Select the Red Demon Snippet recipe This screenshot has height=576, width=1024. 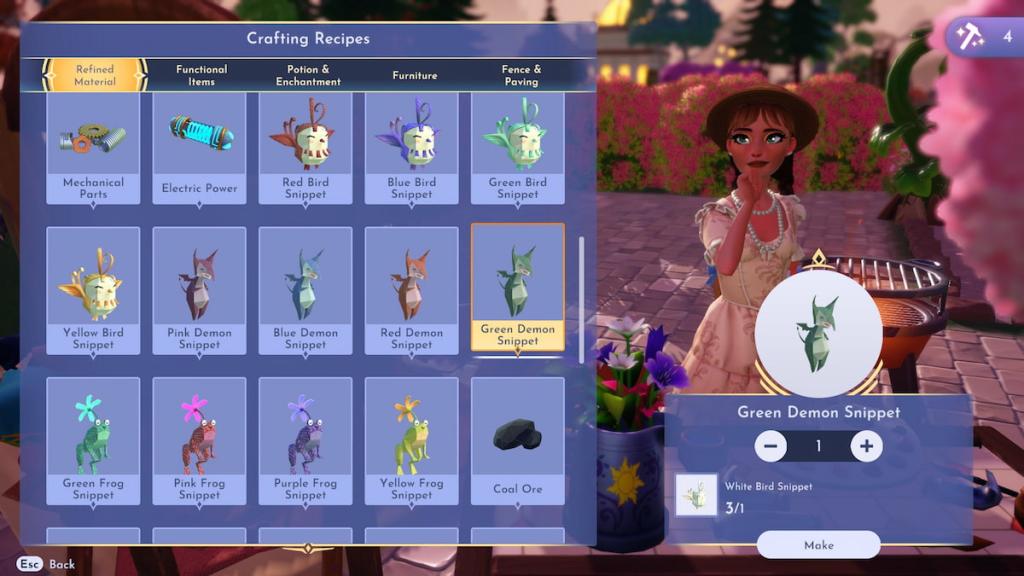[412, 290]
